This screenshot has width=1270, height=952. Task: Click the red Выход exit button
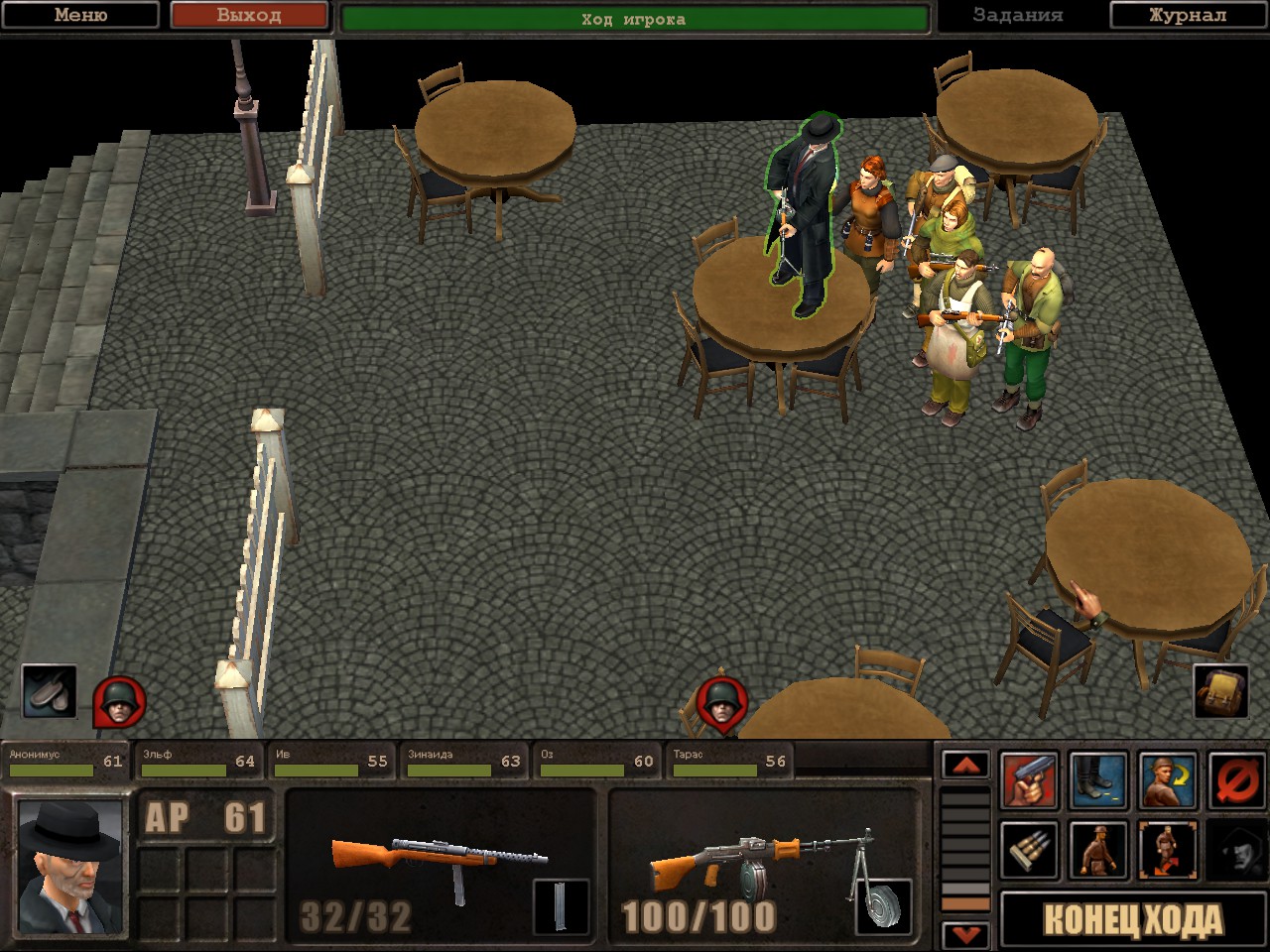249,15
